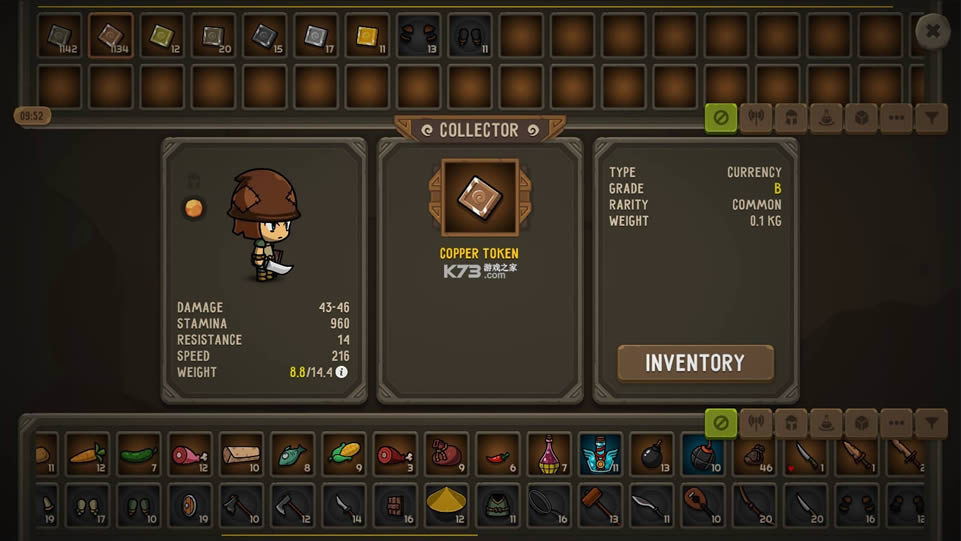This screenshot has height=541, width=961.
Task: Open the Inventory button
Action: point(695,363)
